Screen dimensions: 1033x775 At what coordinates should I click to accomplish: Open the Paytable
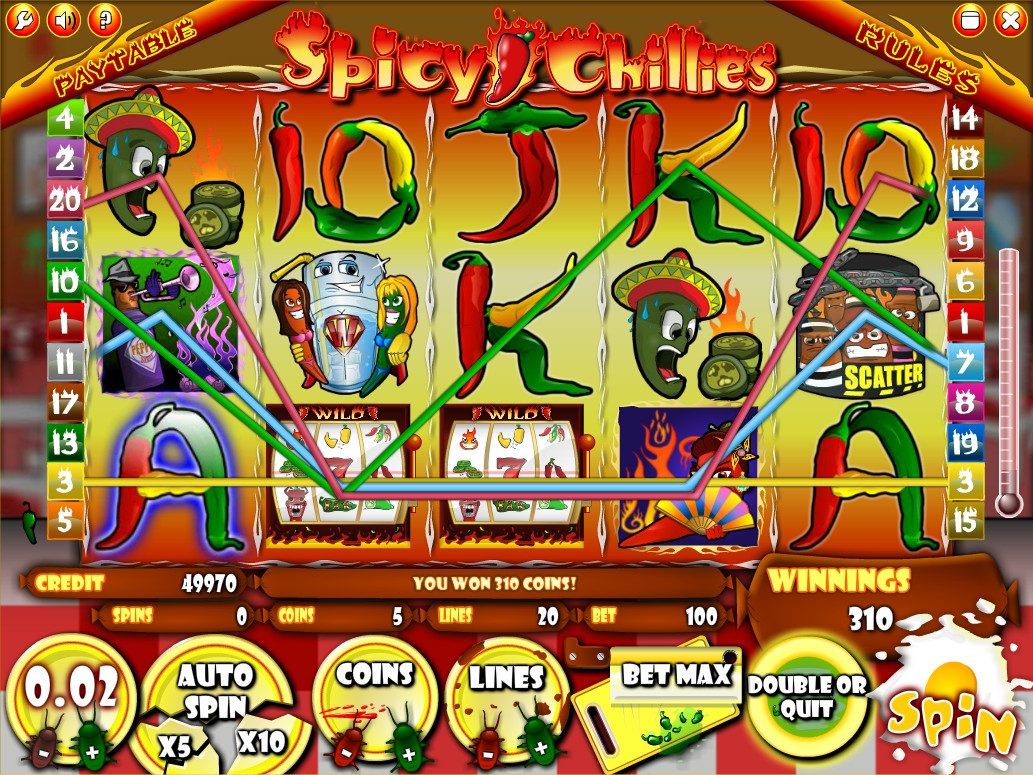(124, 57)
